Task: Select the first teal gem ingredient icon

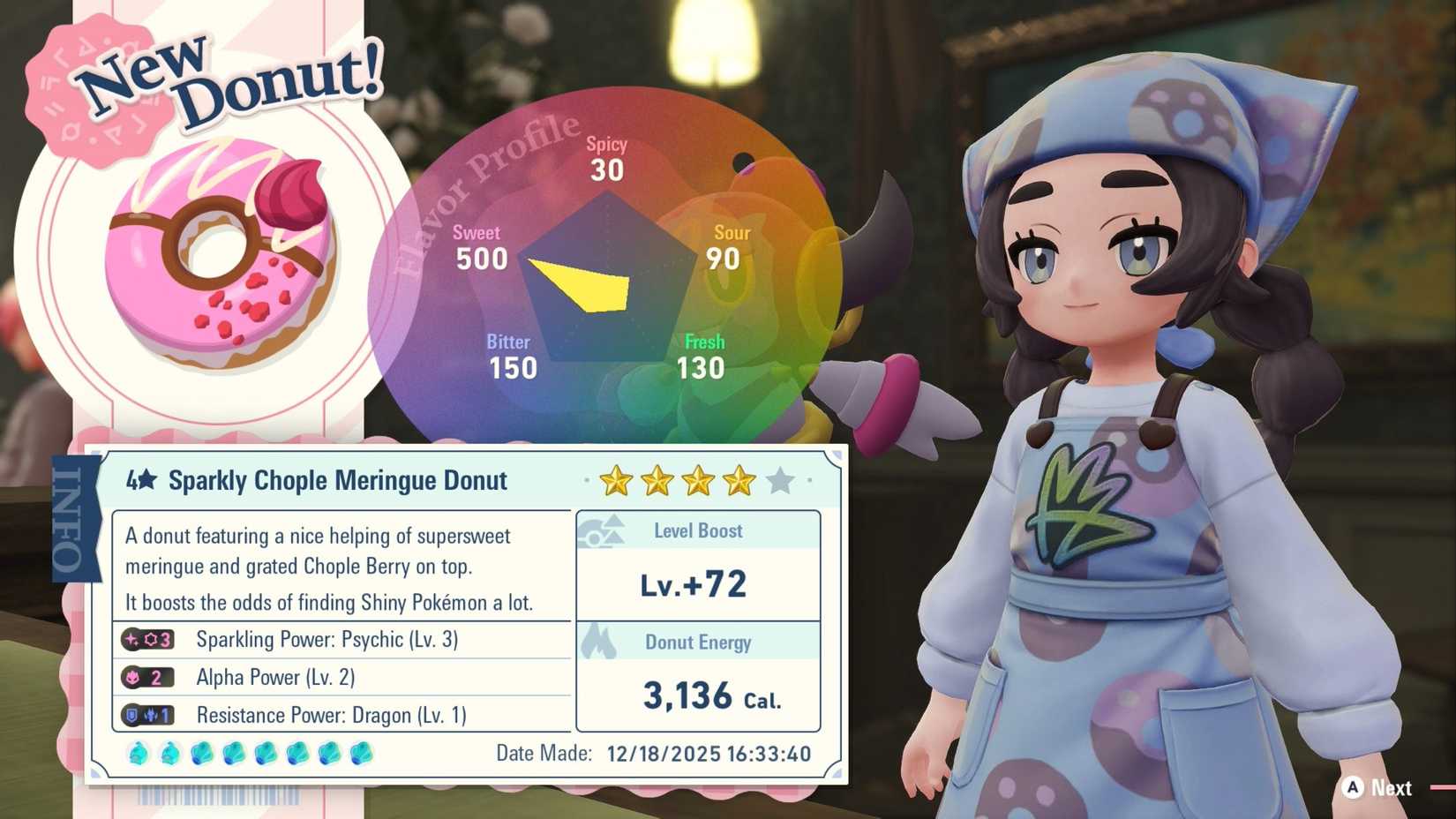Action: (x=137, y=755)
